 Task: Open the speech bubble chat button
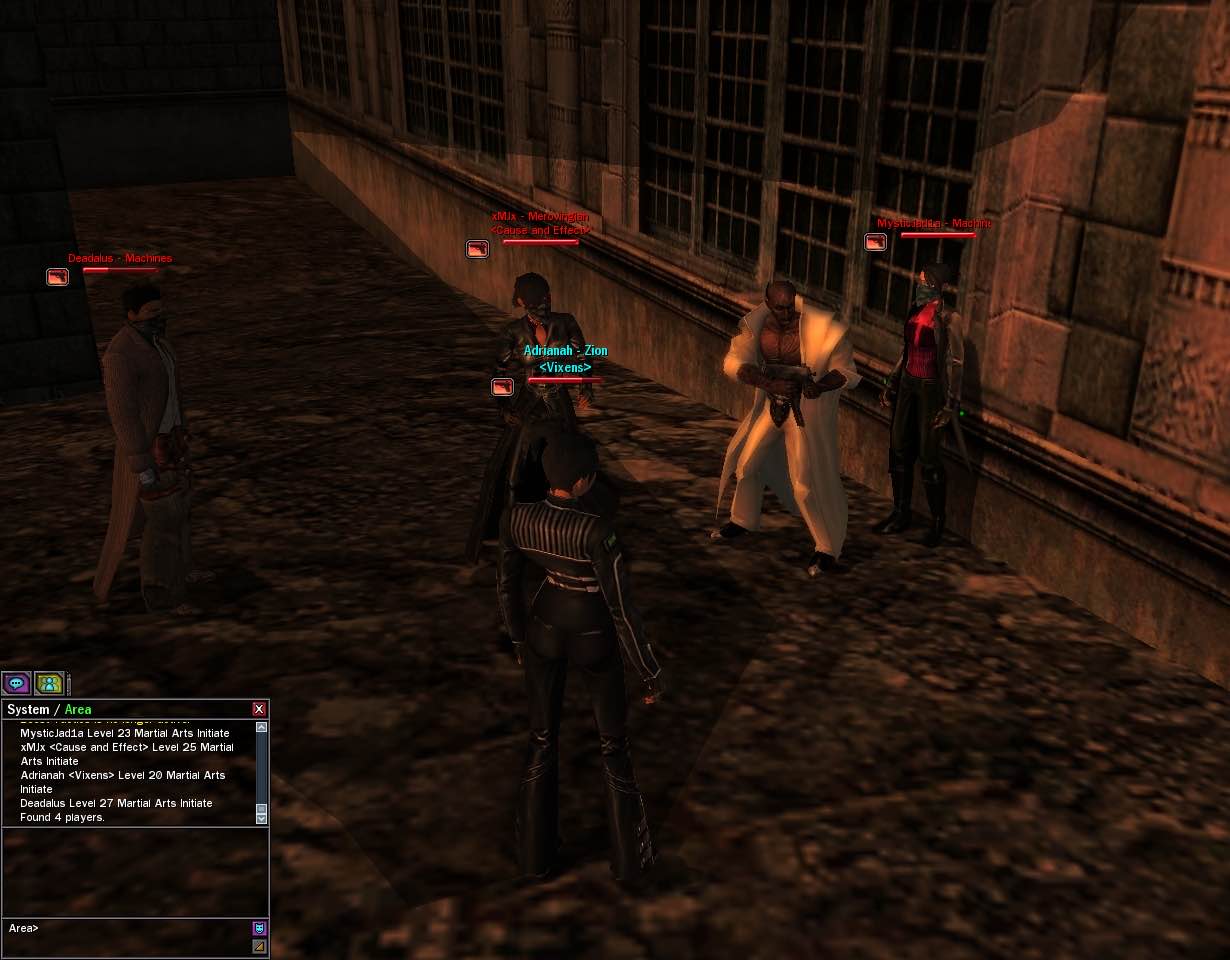pyautogui.click(x=16, y=684)
